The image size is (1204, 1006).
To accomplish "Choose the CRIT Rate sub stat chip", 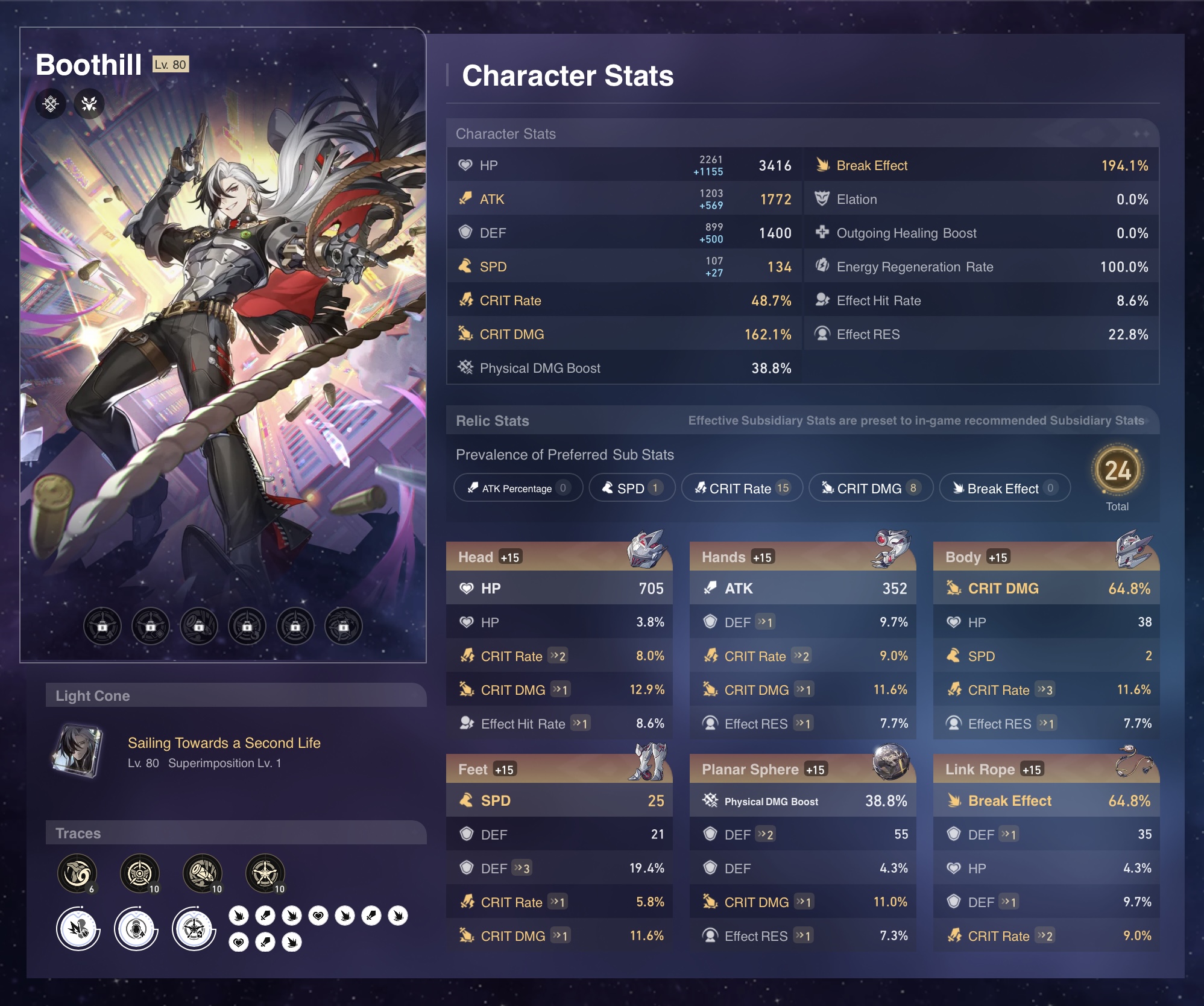I will [742, 488].
